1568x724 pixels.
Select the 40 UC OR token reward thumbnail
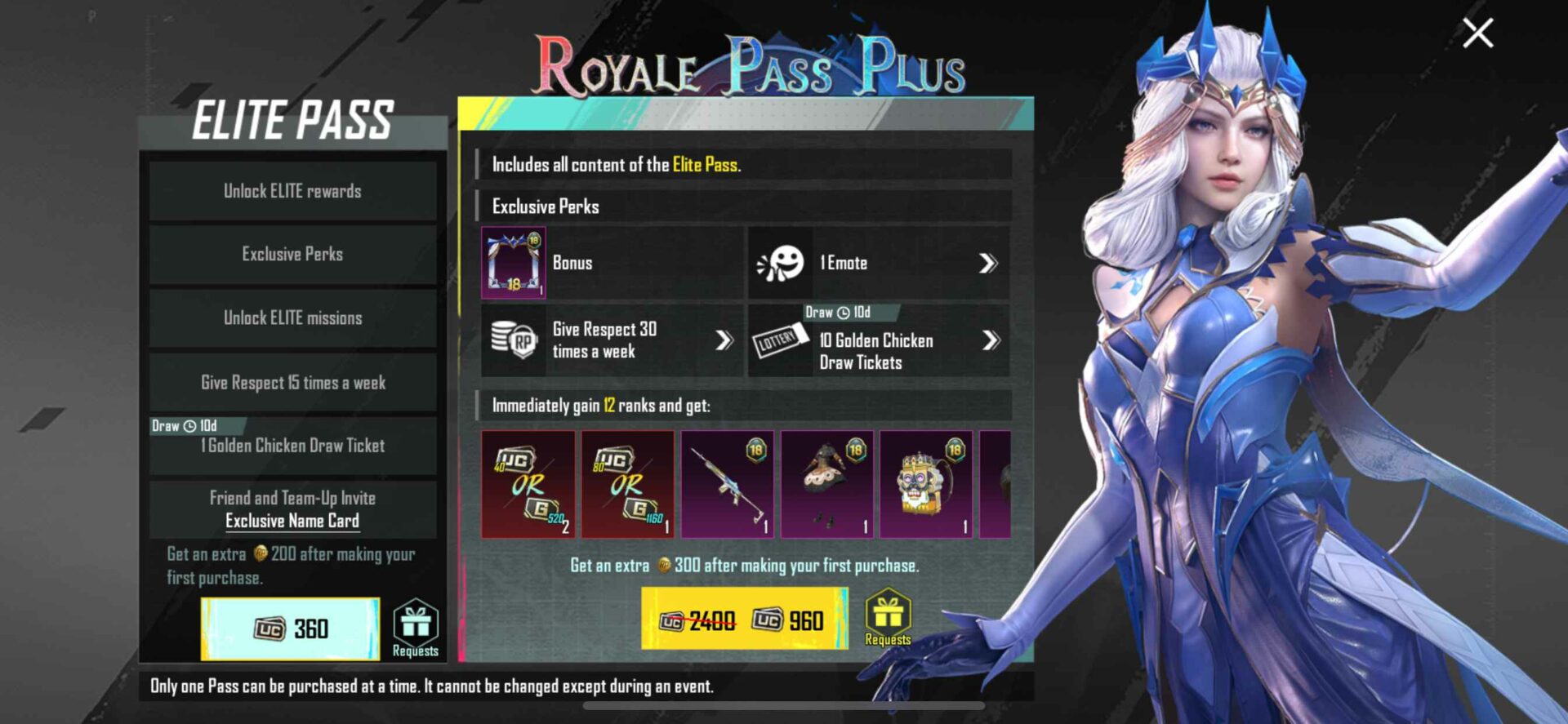527,485
